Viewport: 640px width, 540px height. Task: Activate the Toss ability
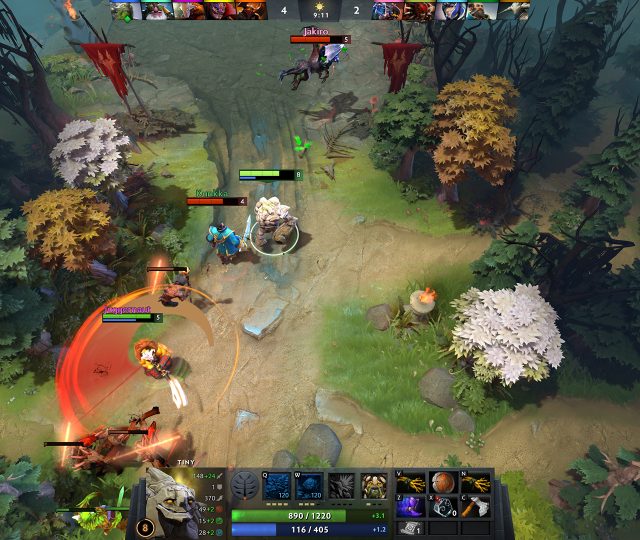click(x=310, y=486)
